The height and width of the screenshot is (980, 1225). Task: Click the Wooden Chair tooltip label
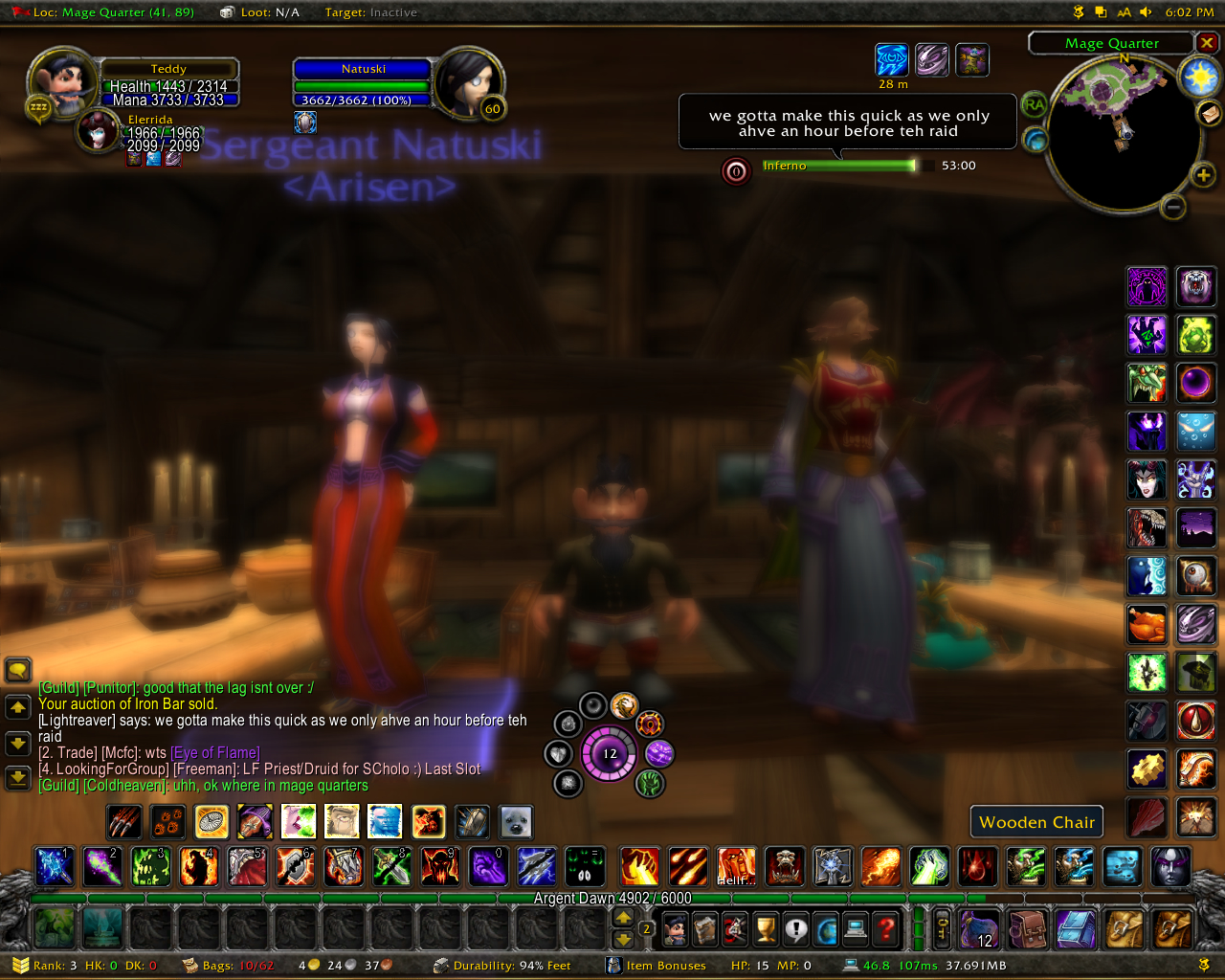coord(1036,822)
